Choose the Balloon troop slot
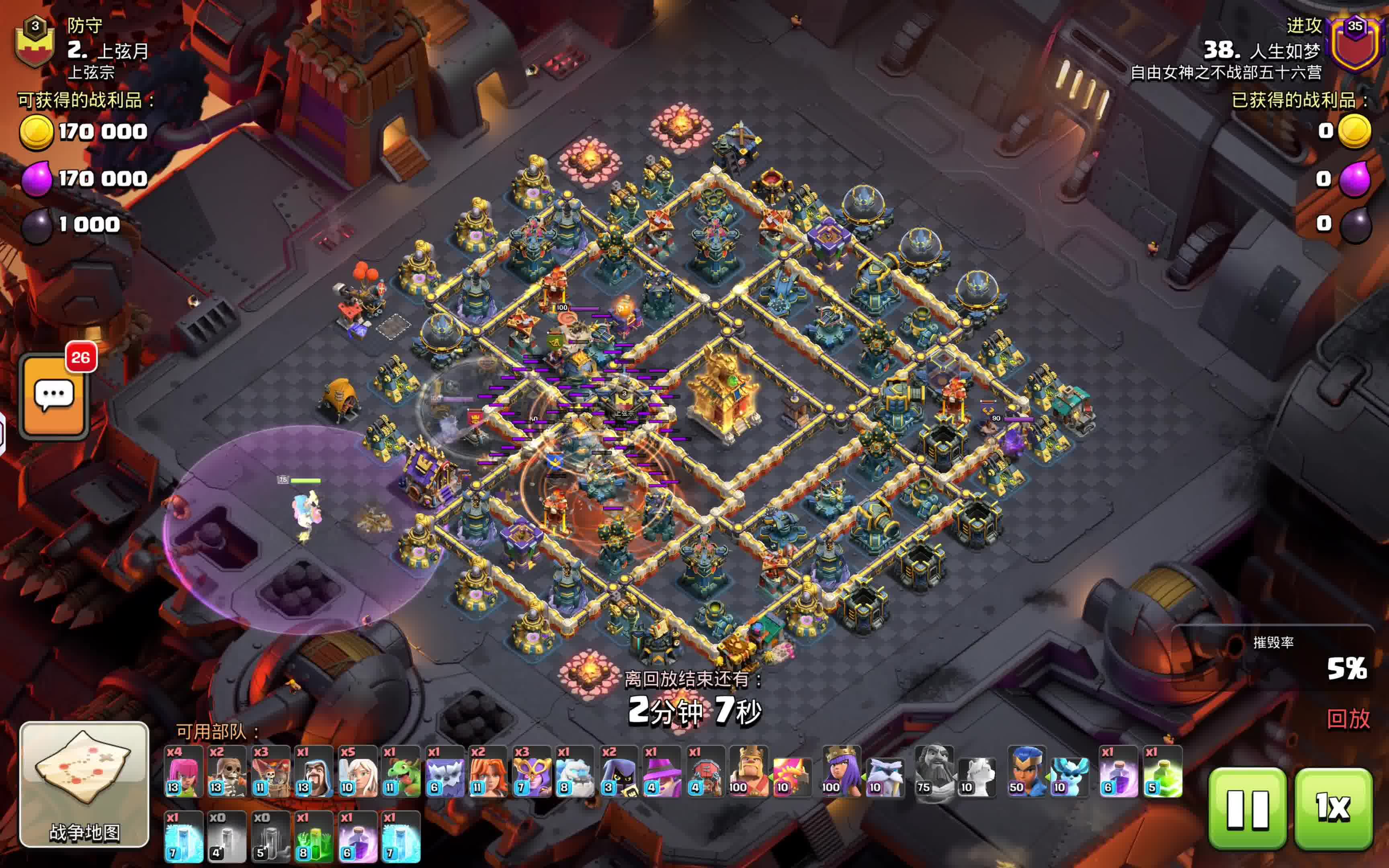 pyautogui.click(x=270, y=772)
